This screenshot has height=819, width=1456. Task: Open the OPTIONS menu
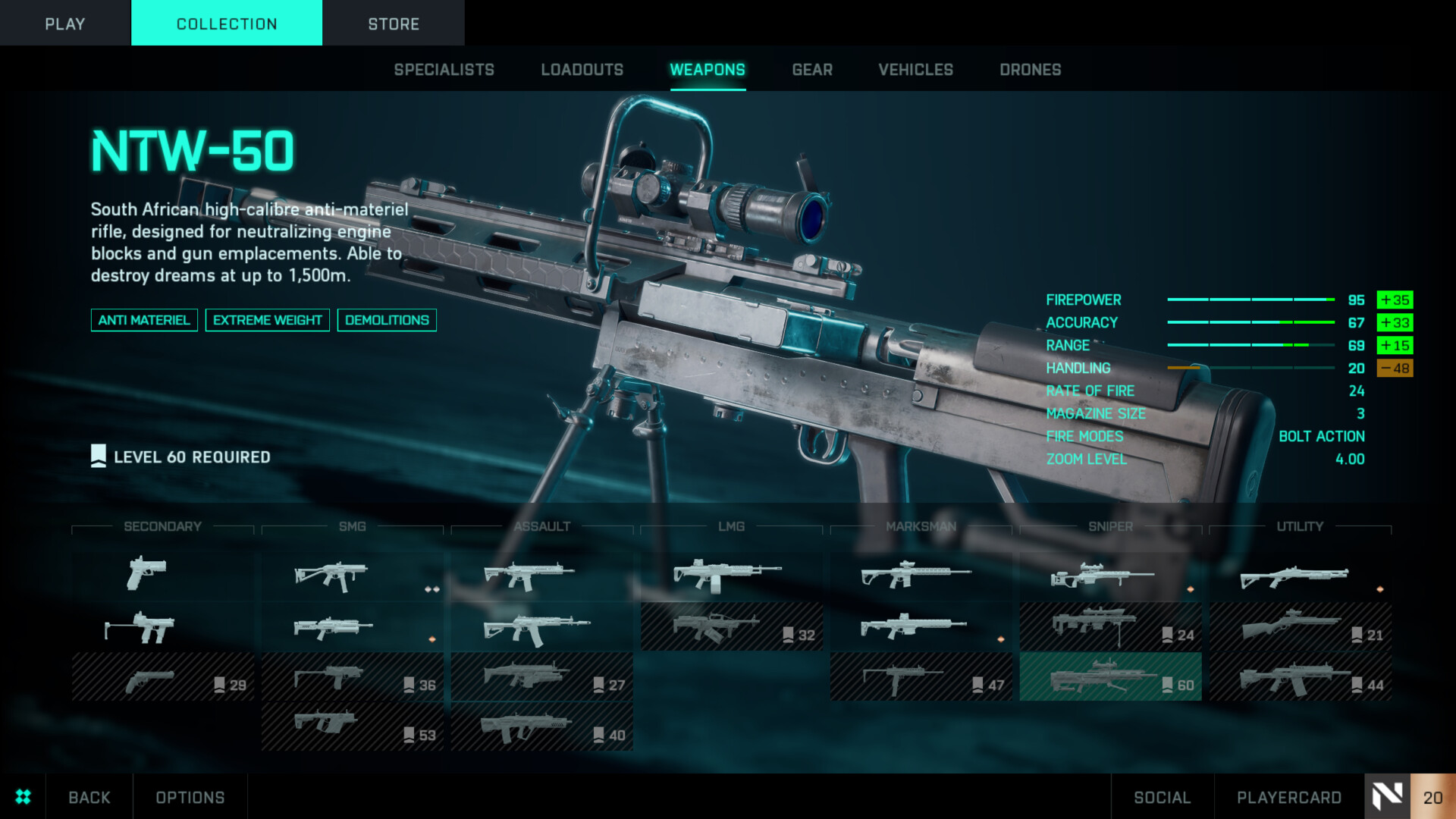190,797
